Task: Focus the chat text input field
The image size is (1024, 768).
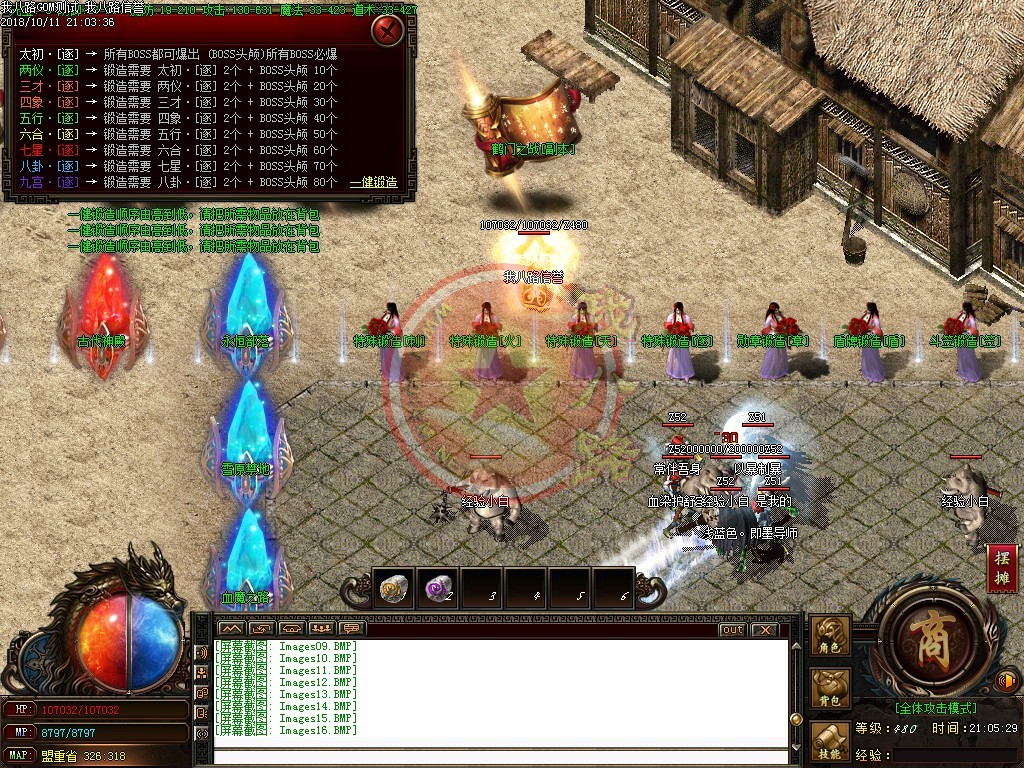Action: click(500, 754)
